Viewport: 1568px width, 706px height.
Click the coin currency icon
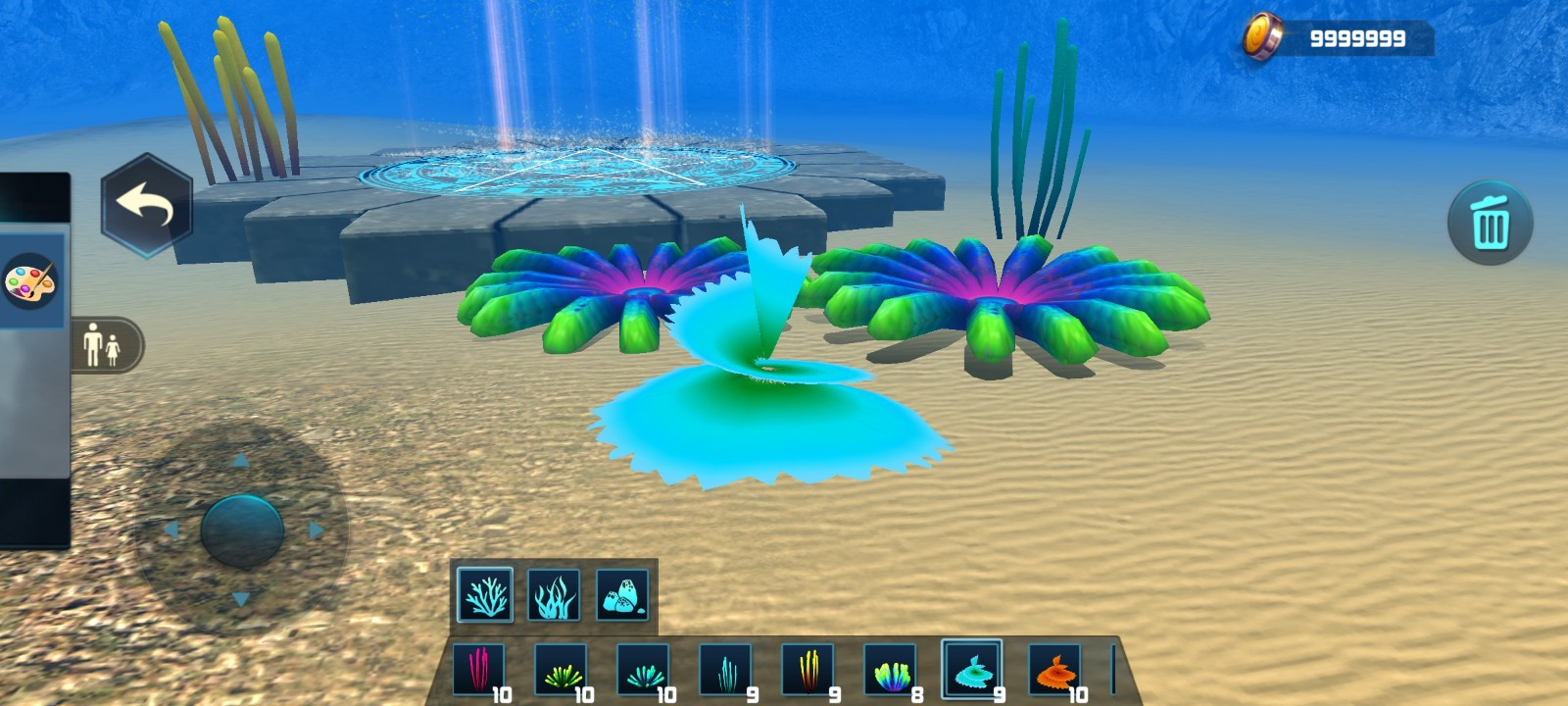1264,32
